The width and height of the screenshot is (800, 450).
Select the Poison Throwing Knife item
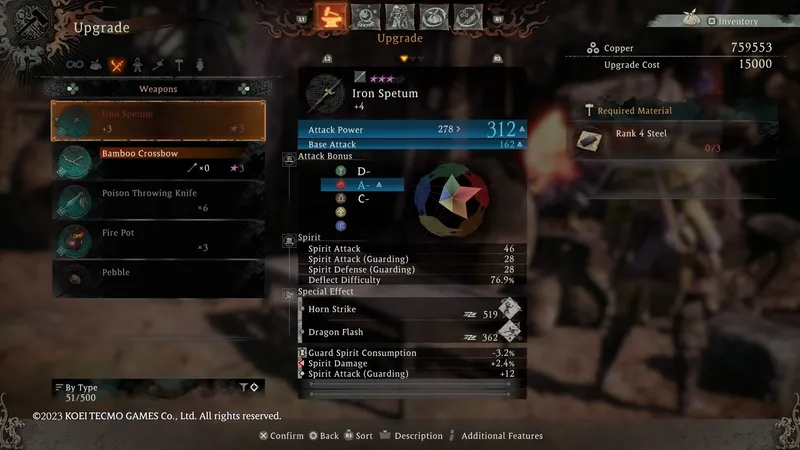click(158, 200)
